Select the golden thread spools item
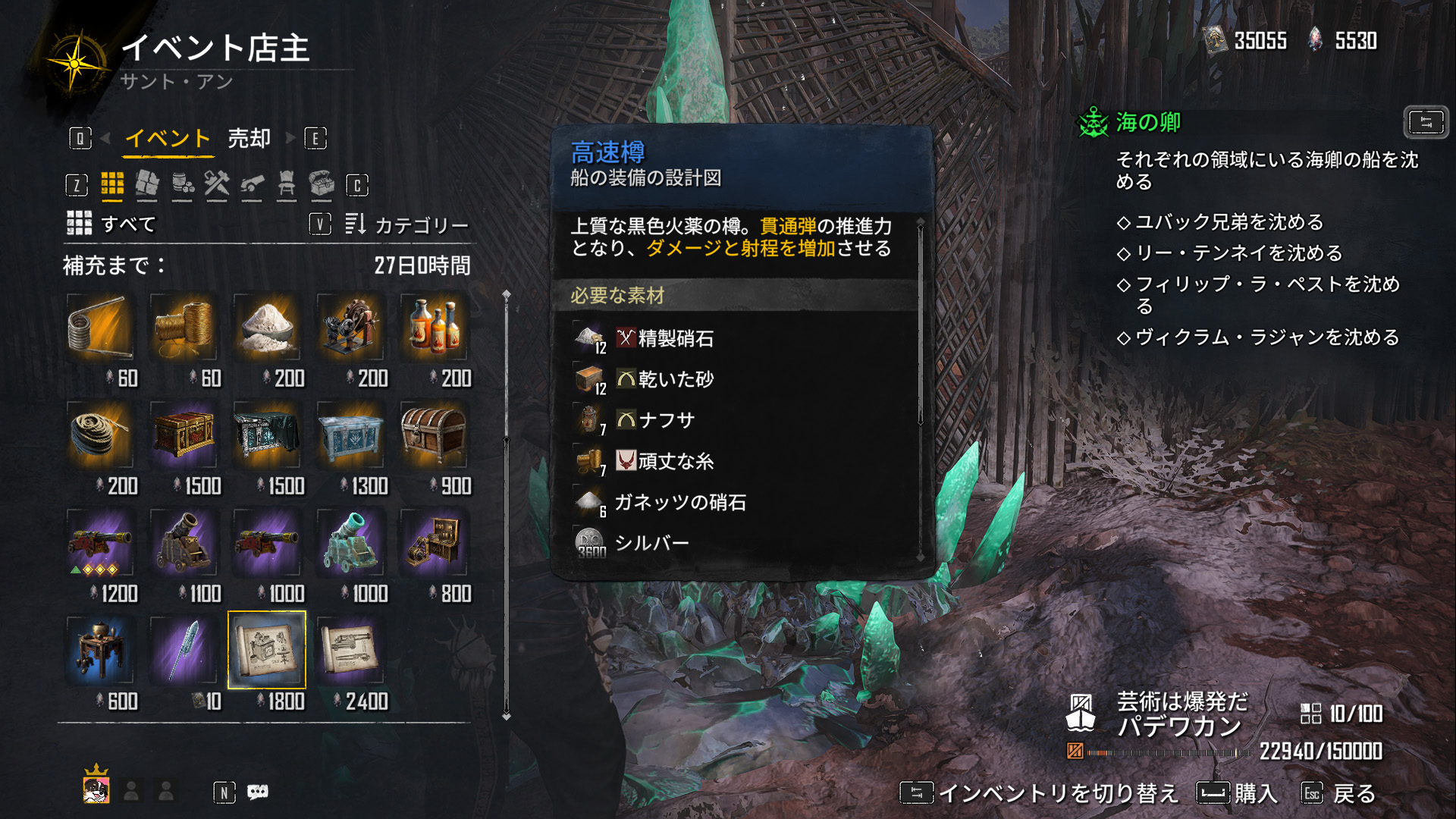The height and width of the screenshot is (819, 1456). click(184, 328)
